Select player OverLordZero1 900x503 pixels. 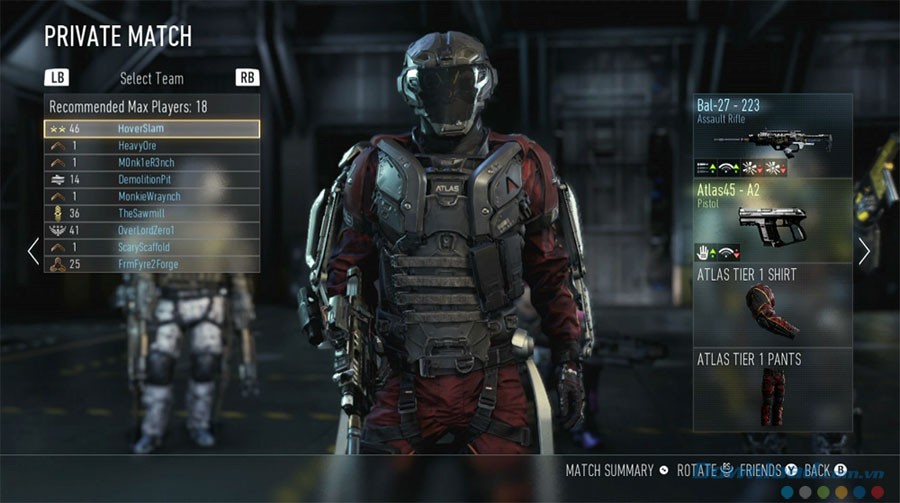[x=151, y=231]
